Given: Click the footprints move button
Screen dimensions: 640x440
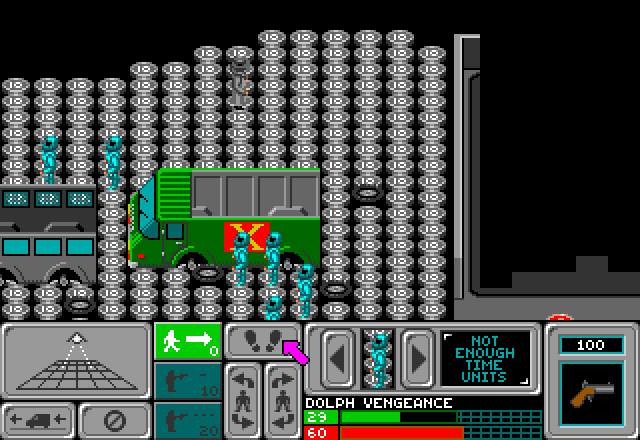Looking at the screenshot, I should click(x=262, y=341).
